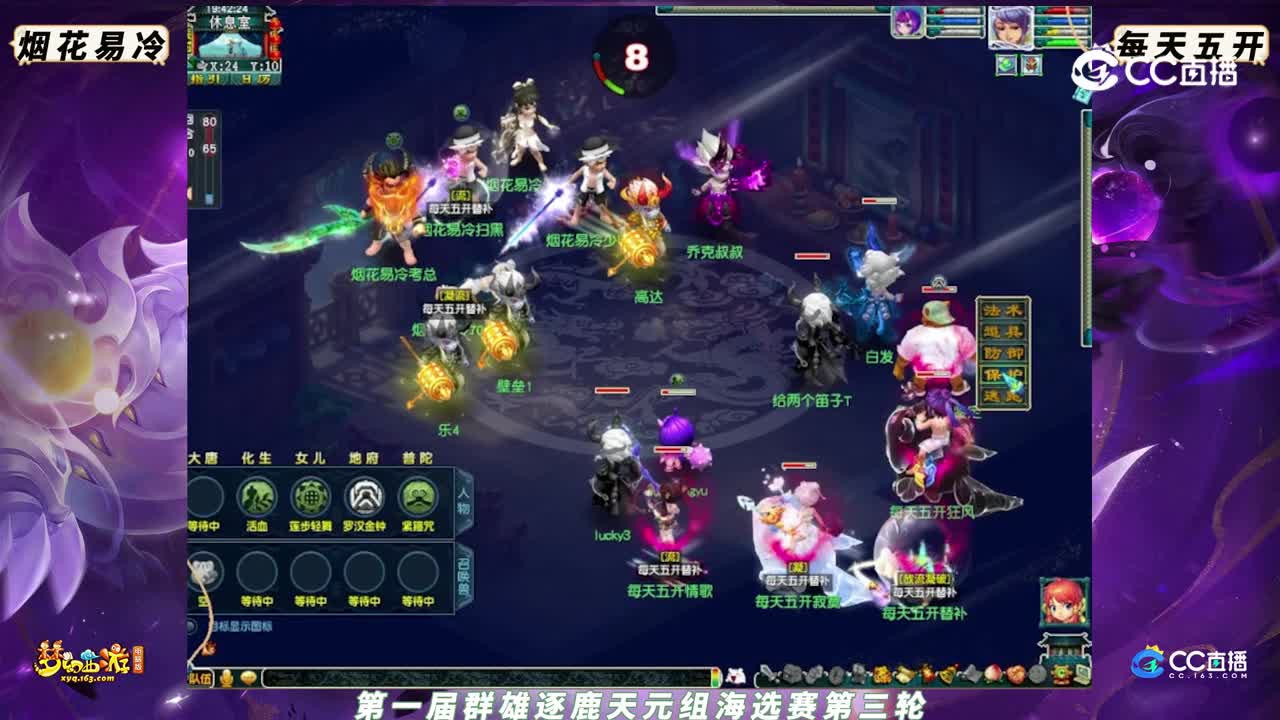The height and width of the screenshot is (720, 1280).
Task: Click the bell item icon in bottom toolbar
Action: [949, 673]
